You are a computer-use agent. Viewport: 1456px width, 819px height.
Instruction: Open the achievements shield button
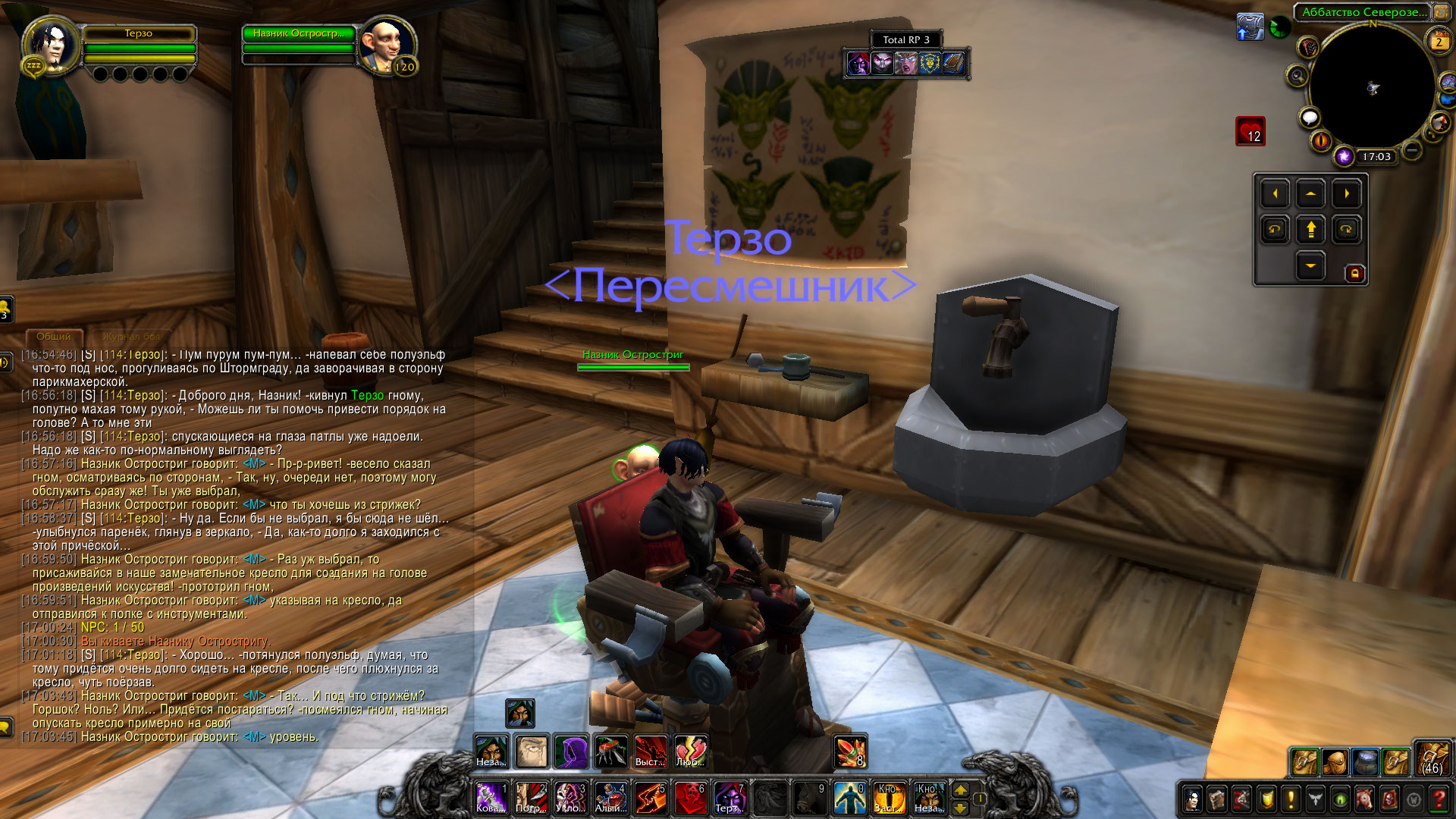(1266, 799)
